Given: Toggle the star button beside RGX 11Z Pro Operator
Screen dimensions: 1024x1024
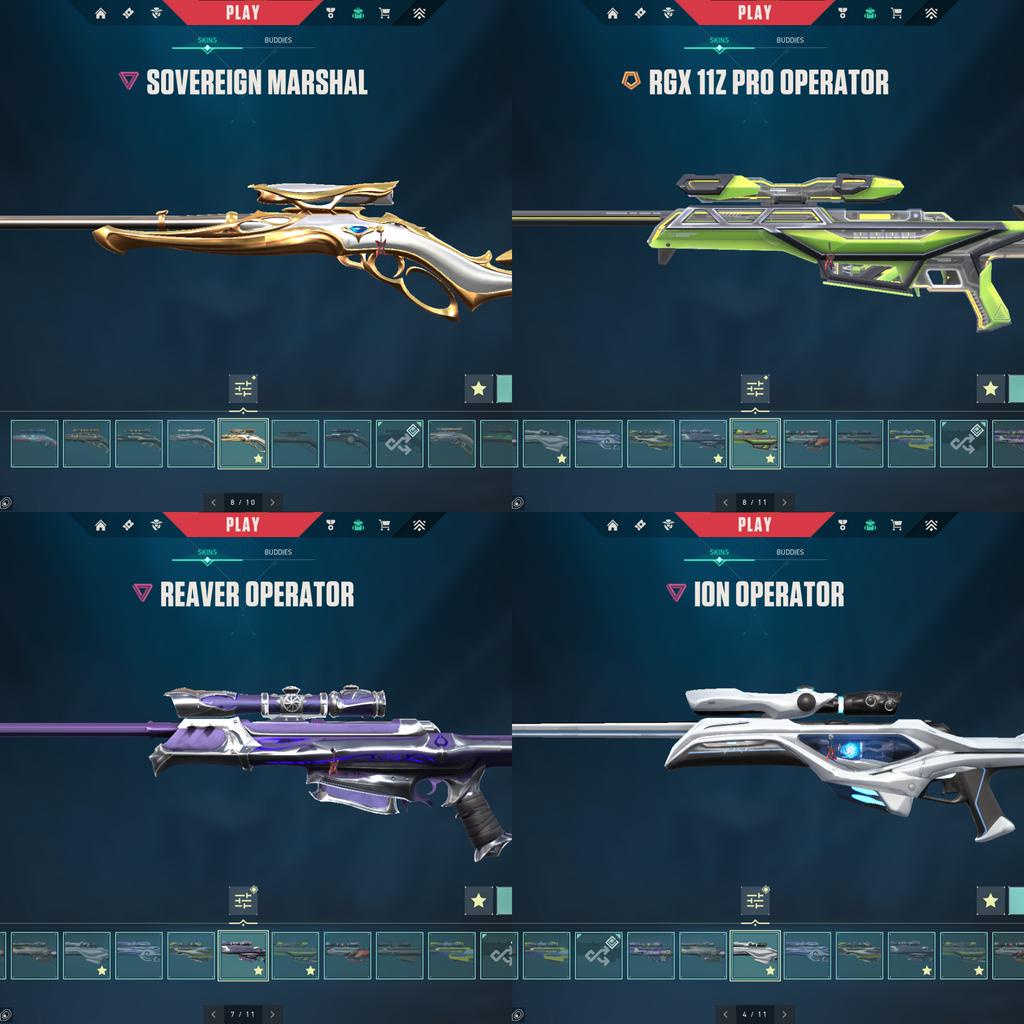Looking at the screenshot, I should (x=990, y=388).
